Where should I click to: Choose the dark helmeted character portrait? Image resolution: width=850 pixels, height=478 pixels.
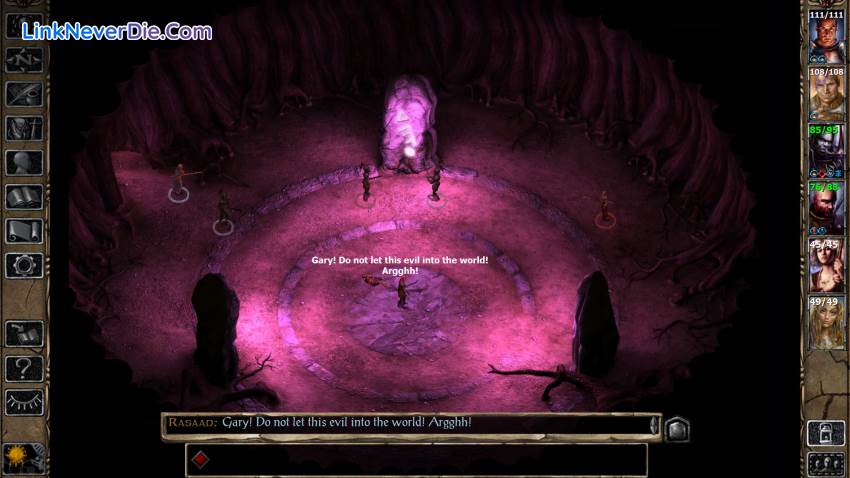point(826,154)
